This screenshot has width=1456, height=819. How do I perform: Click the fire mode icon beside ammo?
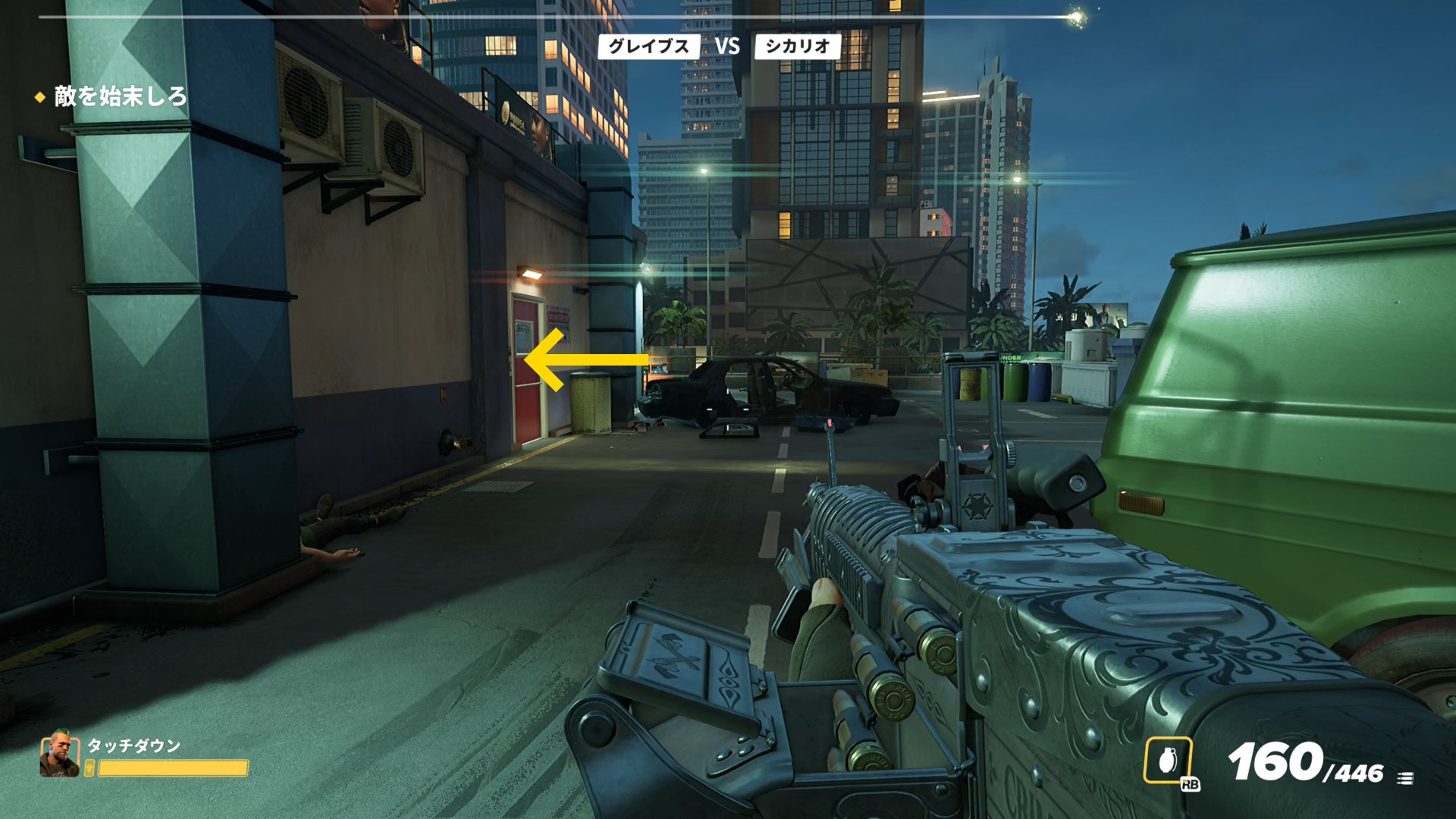[1404, 778]
